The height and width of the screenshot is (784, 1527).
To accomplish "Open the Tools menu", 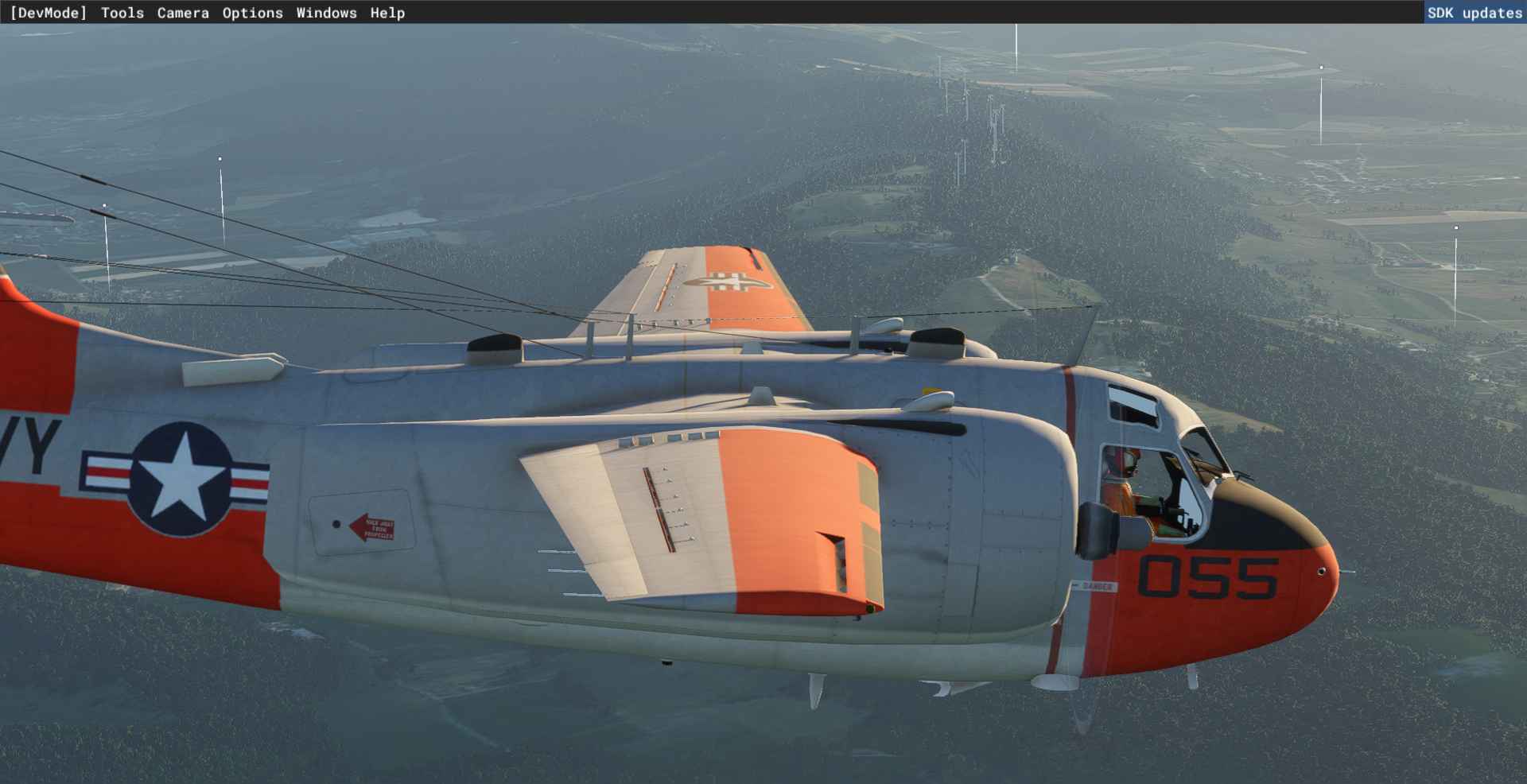I will click(122, 13).
